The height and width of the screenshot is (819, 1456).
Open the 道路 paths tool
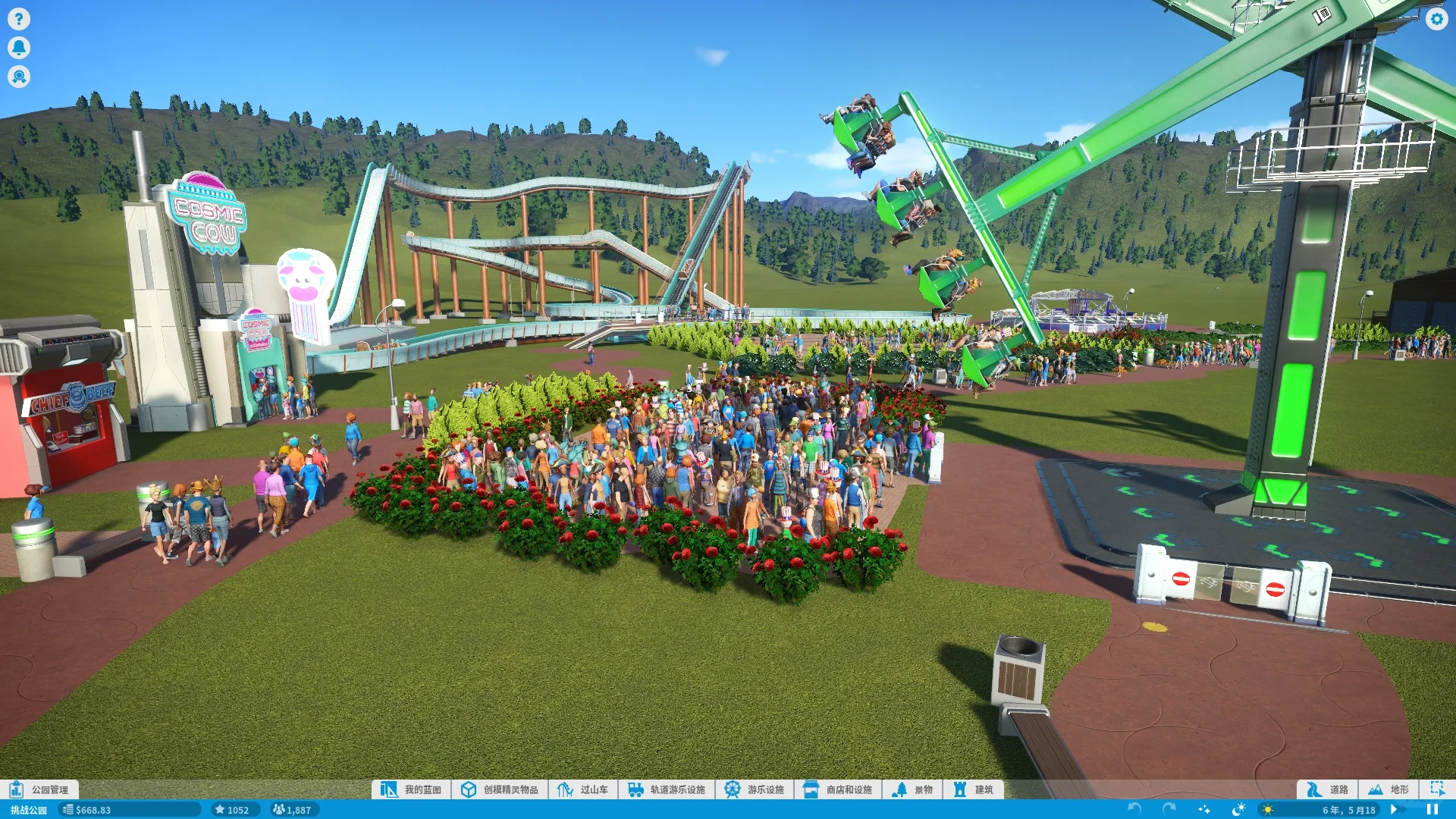coord(1328,789)
